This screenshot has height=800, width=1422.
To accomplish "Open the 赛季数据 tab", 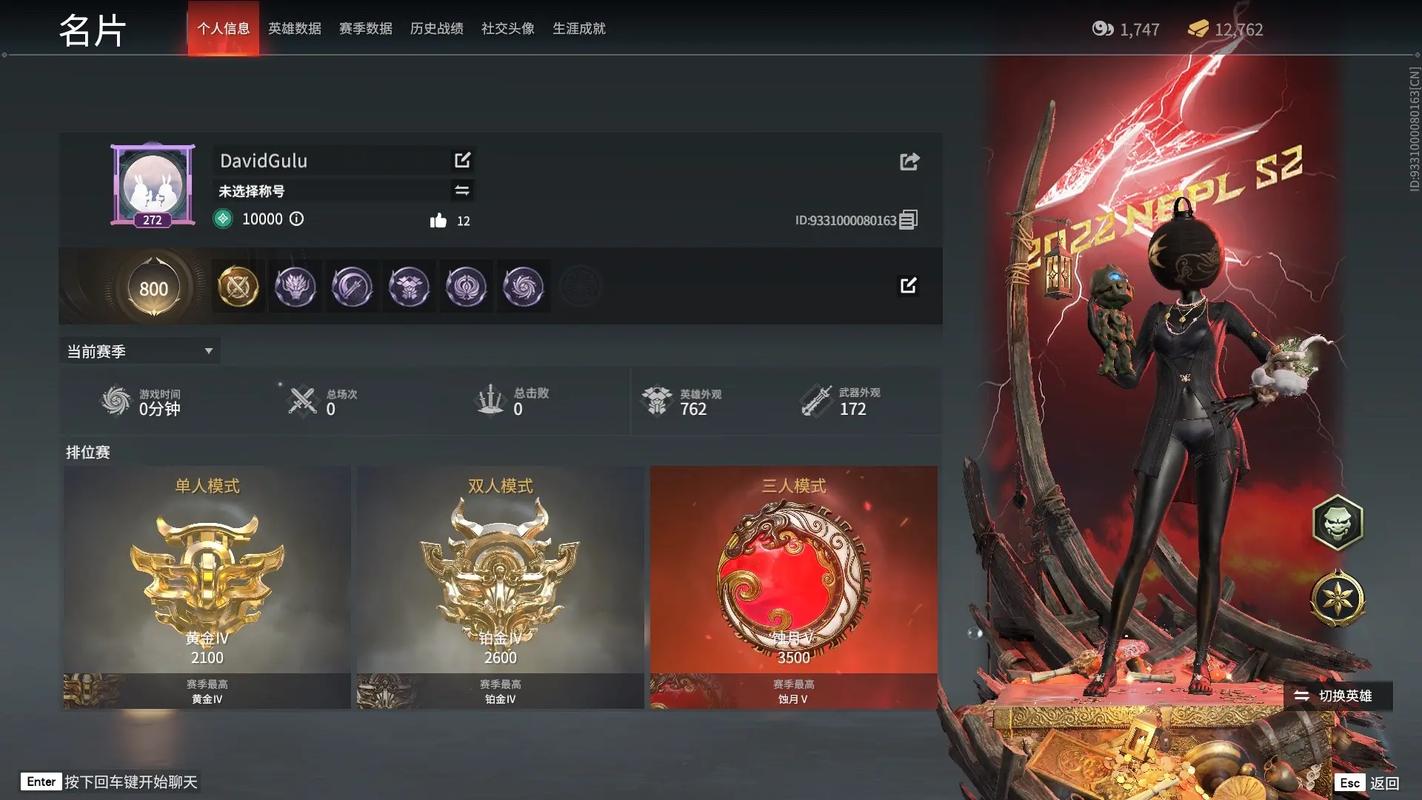I will [x=365, y=29].
